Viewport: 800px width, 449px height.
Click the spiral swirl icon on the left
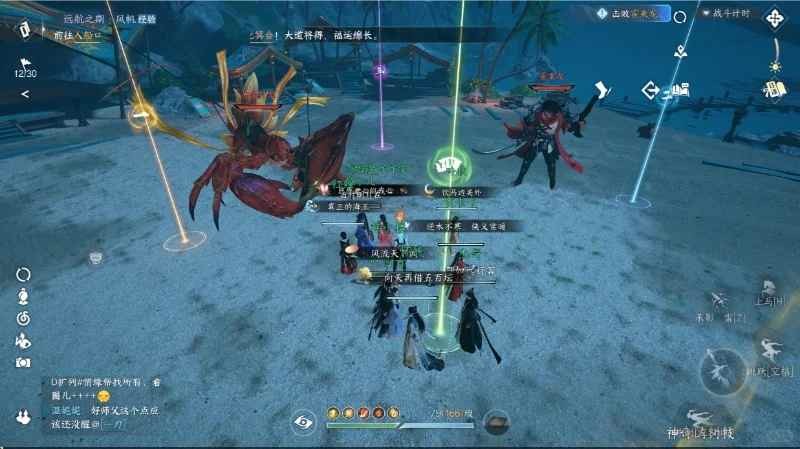[x=23, y=318]
